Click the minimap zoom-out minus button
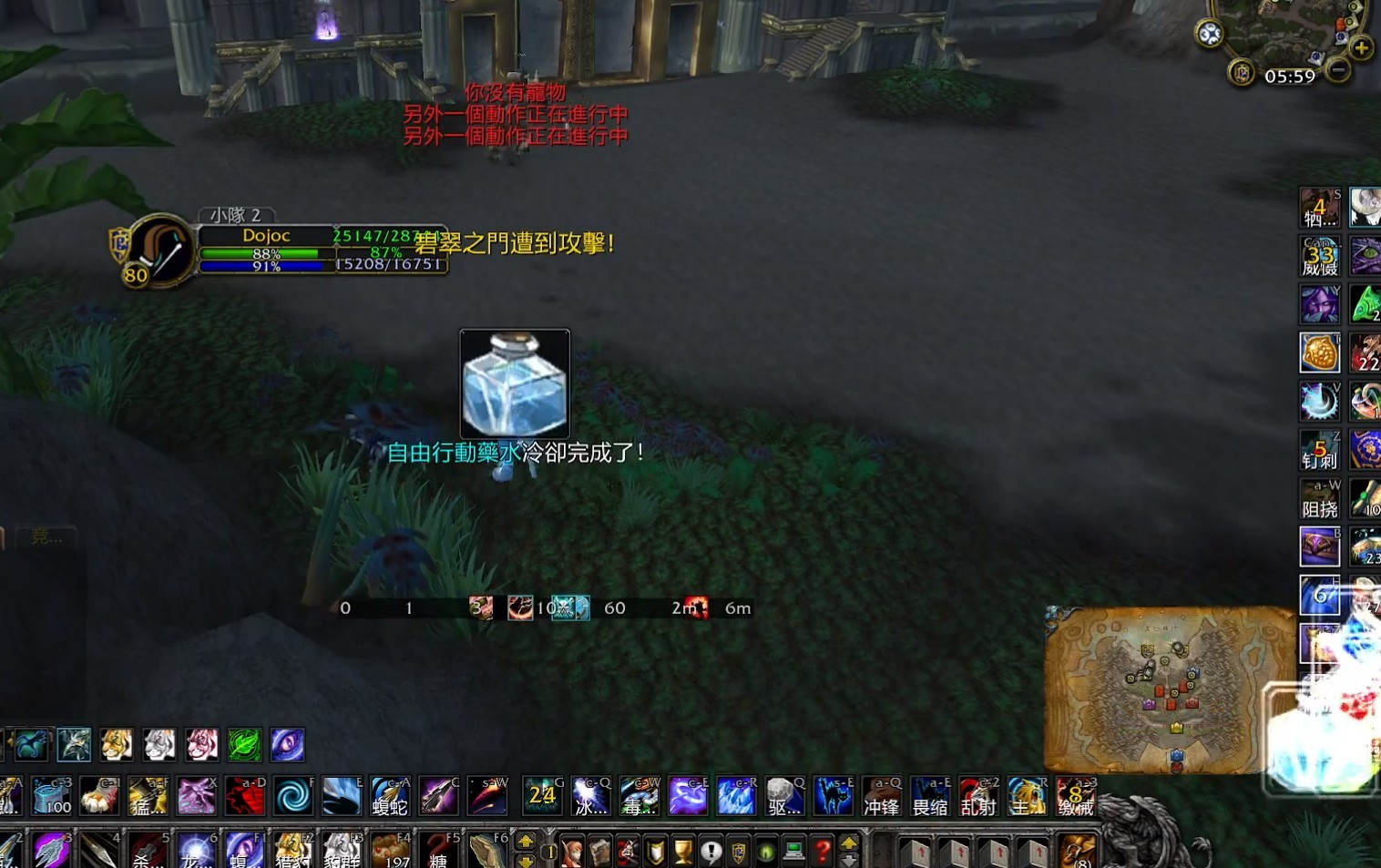The image size is (1381, 868). (x=1338, y=69)
